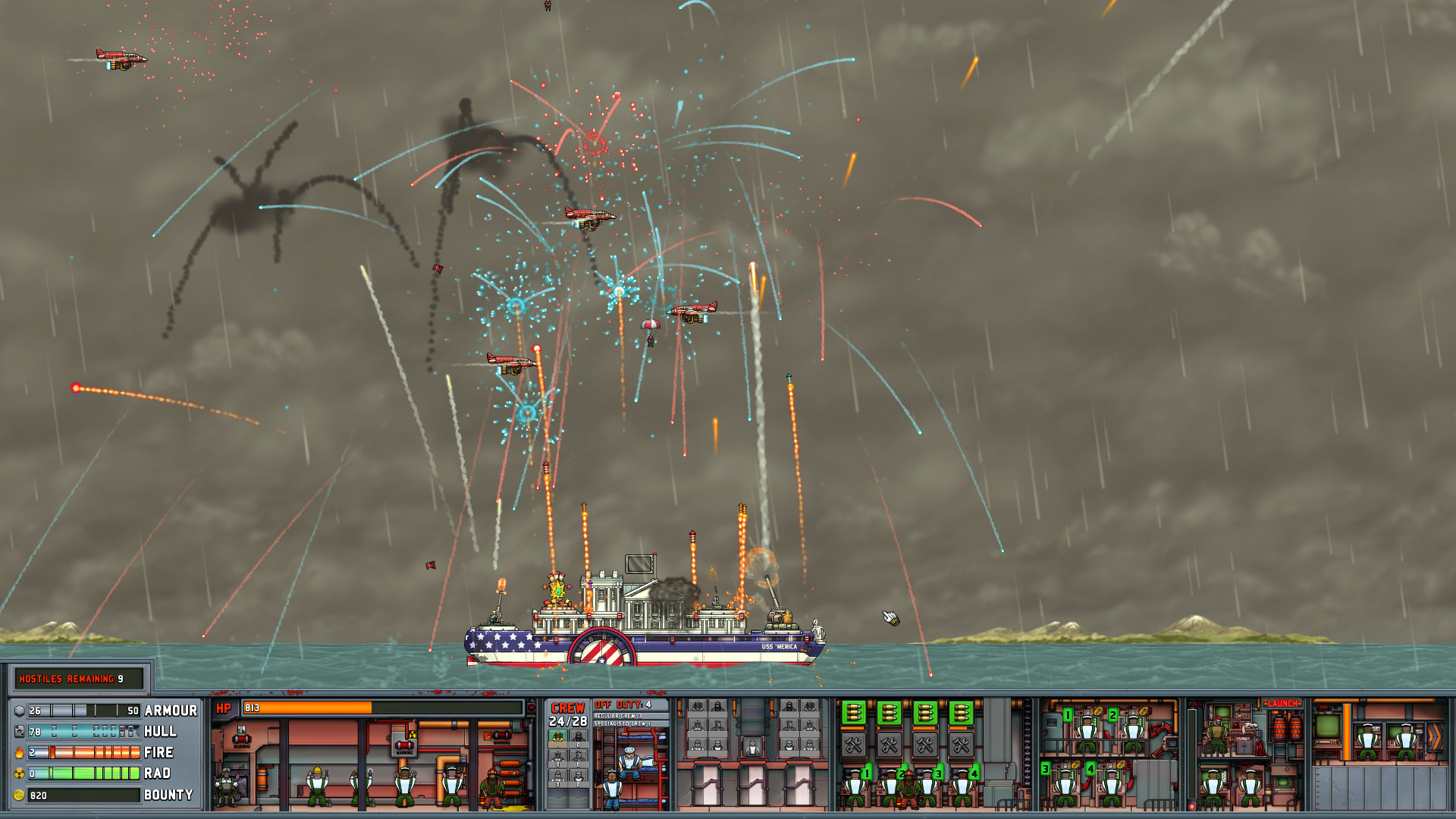Screen dimensions: 1456x819
Task: Click the radiation symbol beside the RAD bar
Action: (x=19, y=773)
